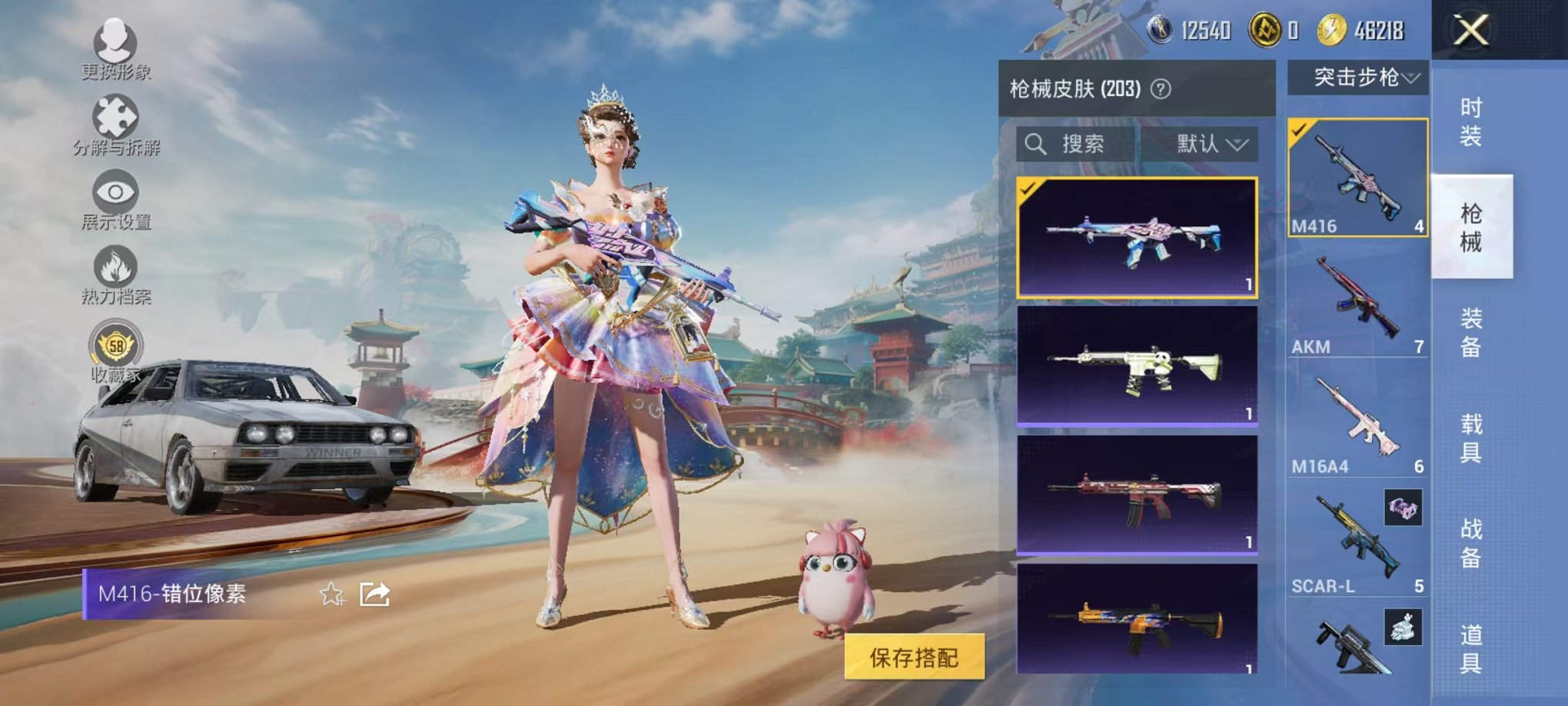View the 热力档案 heat profile
This screenshot has width=1568, height=706.
click(x=114, y=265)
